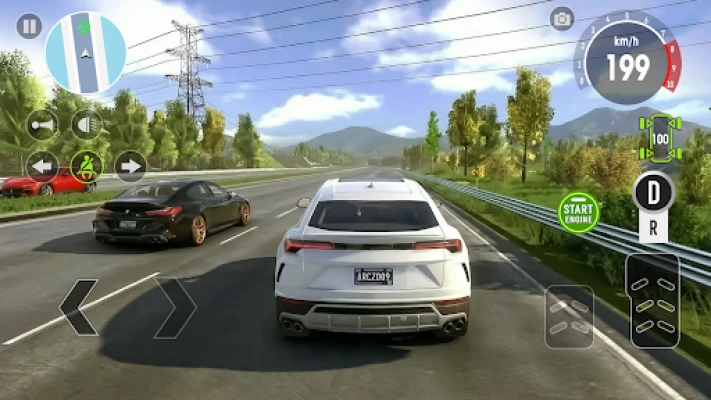Activate the left turn signal arrow
This screenshot has width=711, height=400.
tap(42, 165)
